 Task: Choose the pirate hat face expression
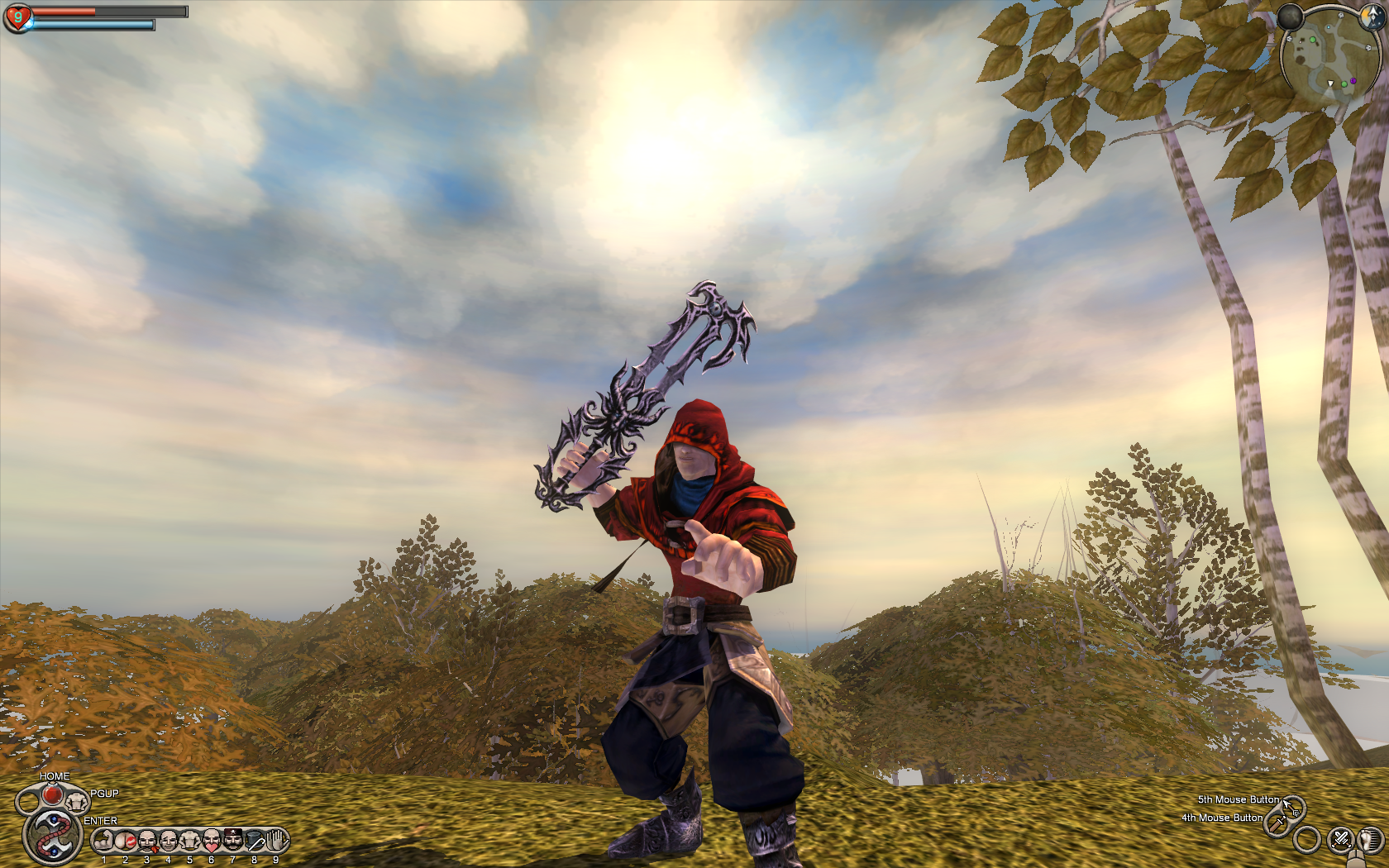click(233, 842)
